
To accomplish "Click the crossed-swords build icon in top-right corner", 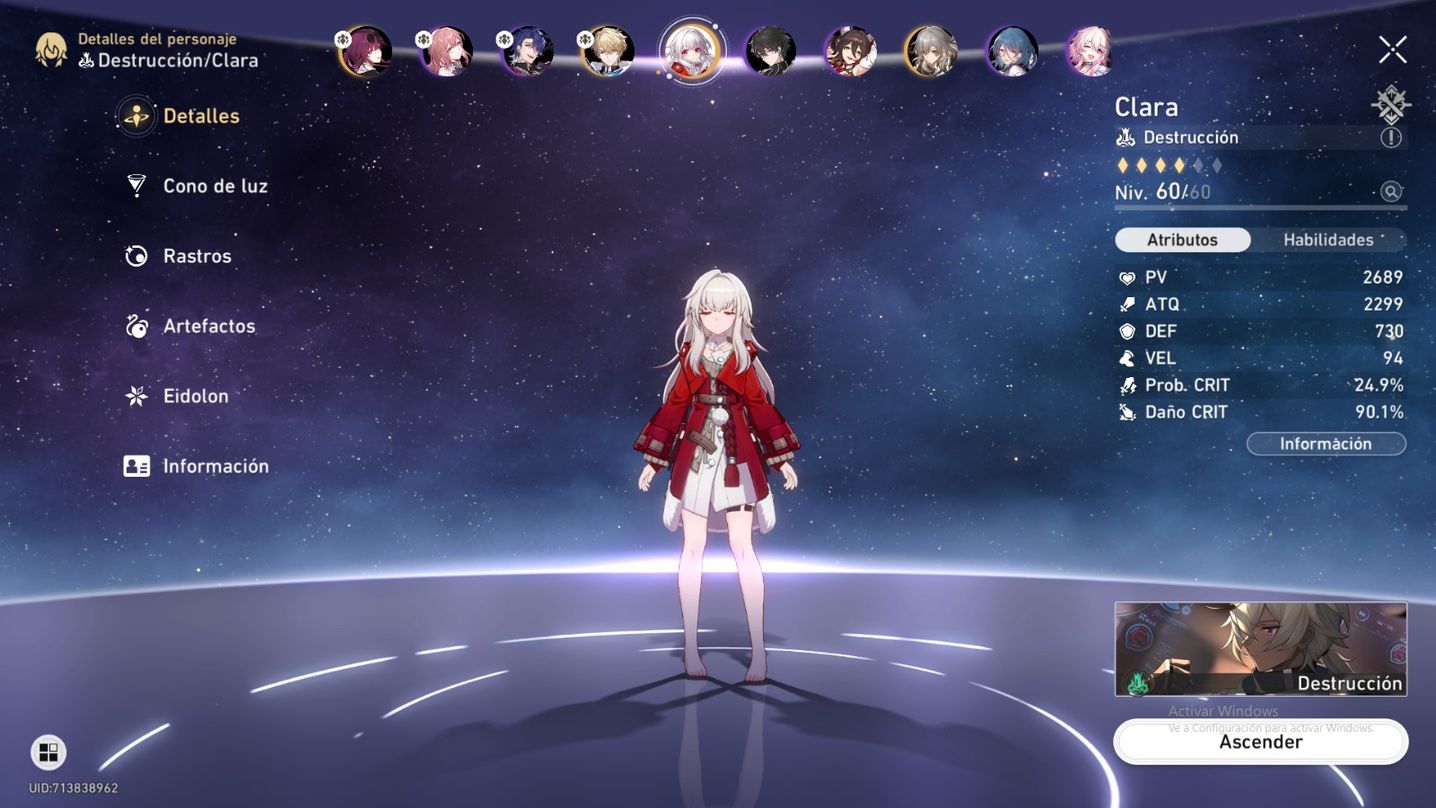I will click(x=1389, y=103).
